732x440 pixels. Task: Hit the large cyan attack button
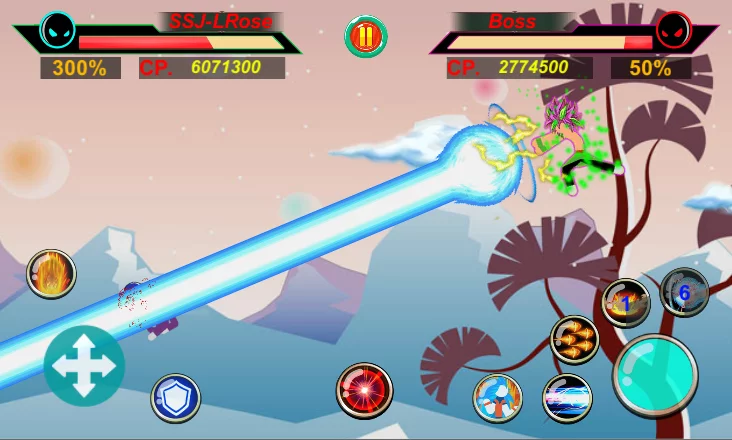point(655,375)
